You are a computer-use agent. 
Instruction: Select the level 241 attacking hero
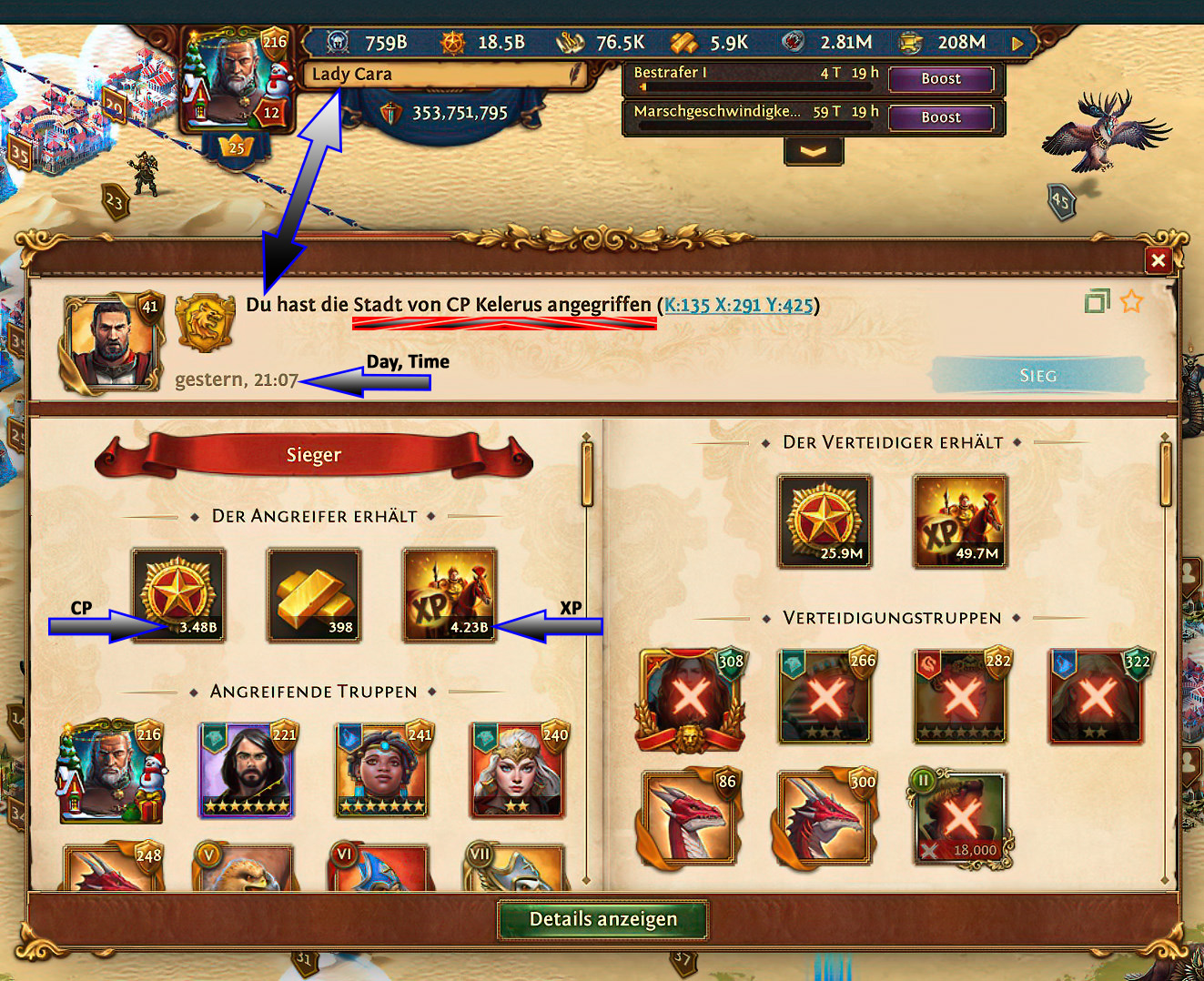click(x=382, y=770)
